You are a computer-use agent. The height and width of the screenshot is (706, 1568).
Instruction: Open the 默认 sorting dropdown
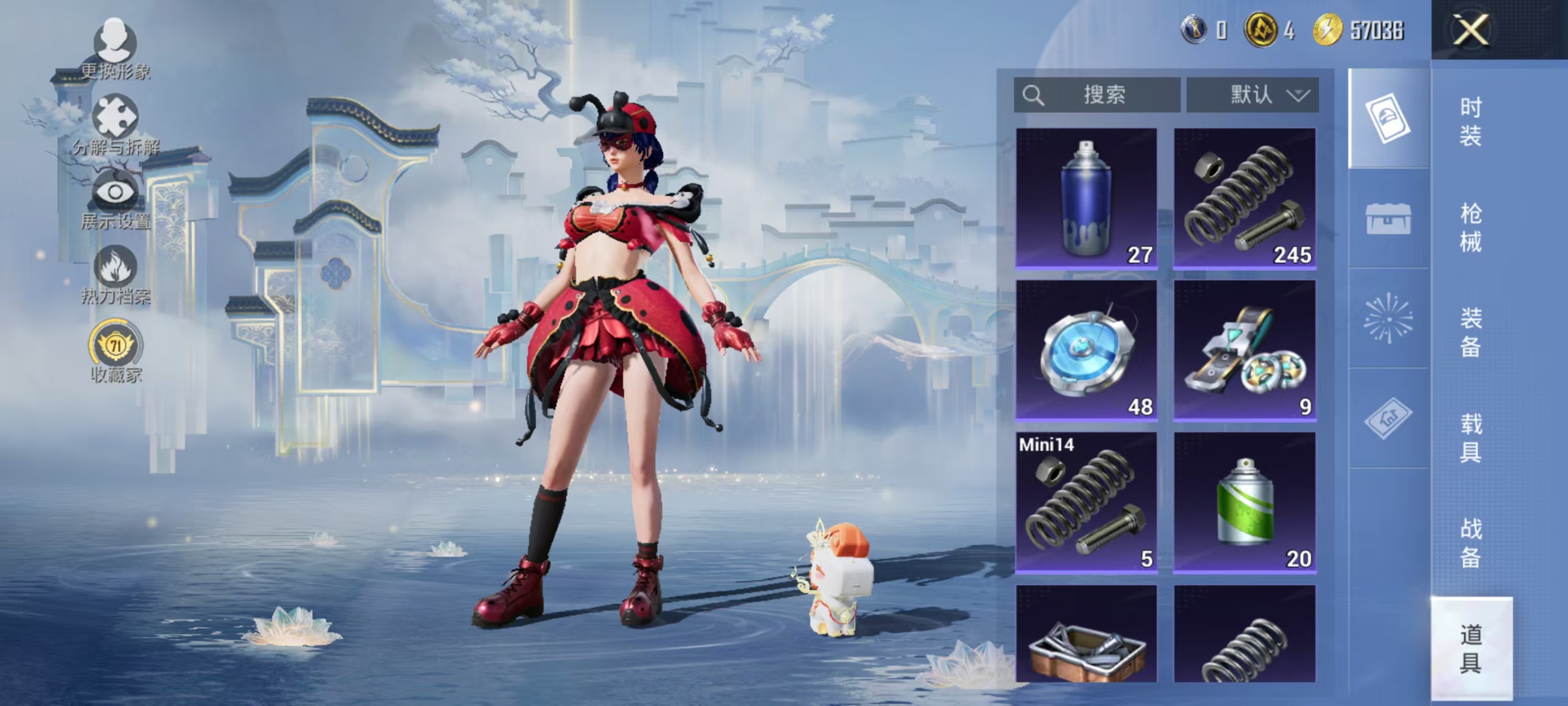click(x=1252, y=95)
